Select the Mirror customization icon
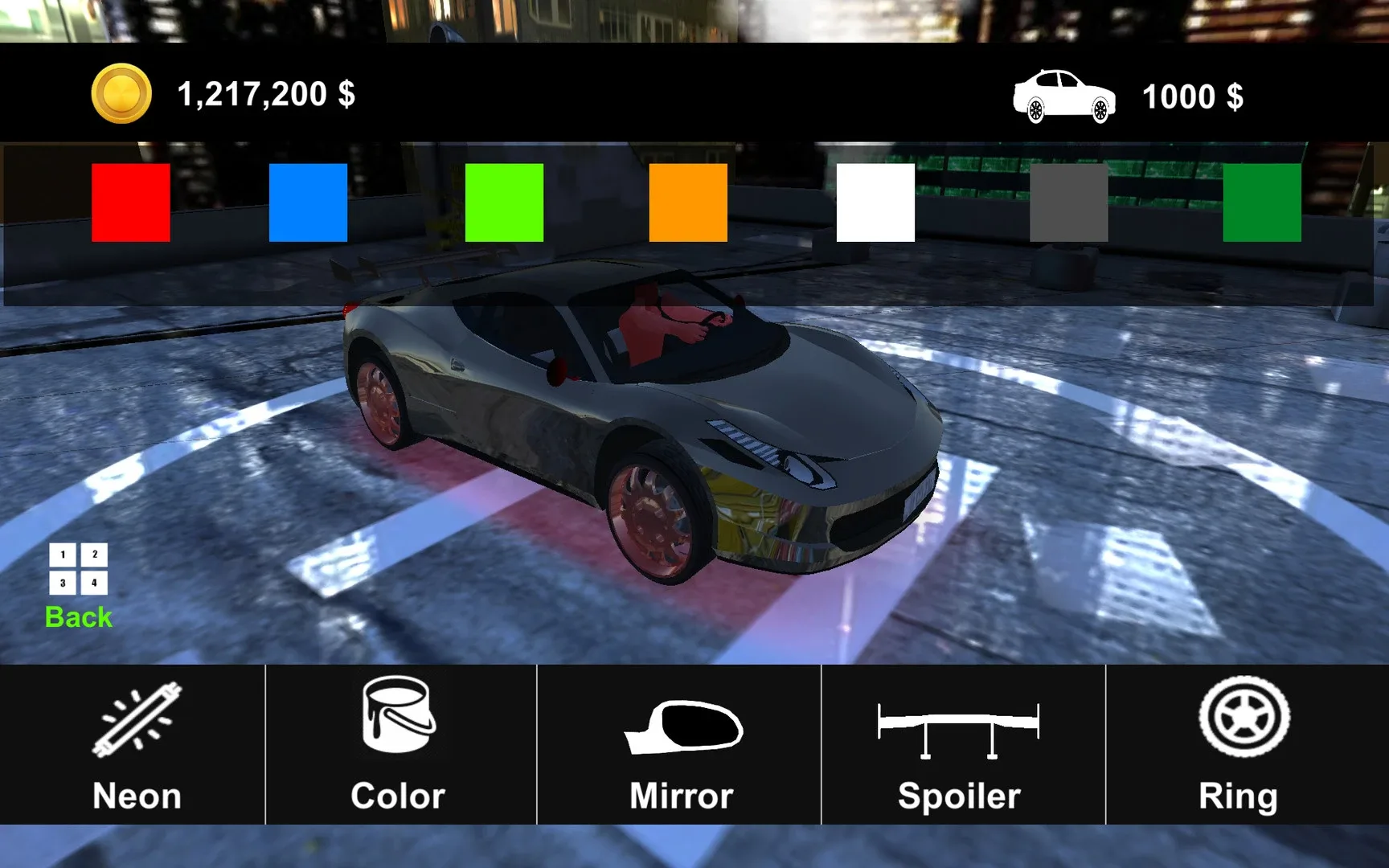Image resolution: width=1389 pixels, height=868 pixels. (682, 743)
